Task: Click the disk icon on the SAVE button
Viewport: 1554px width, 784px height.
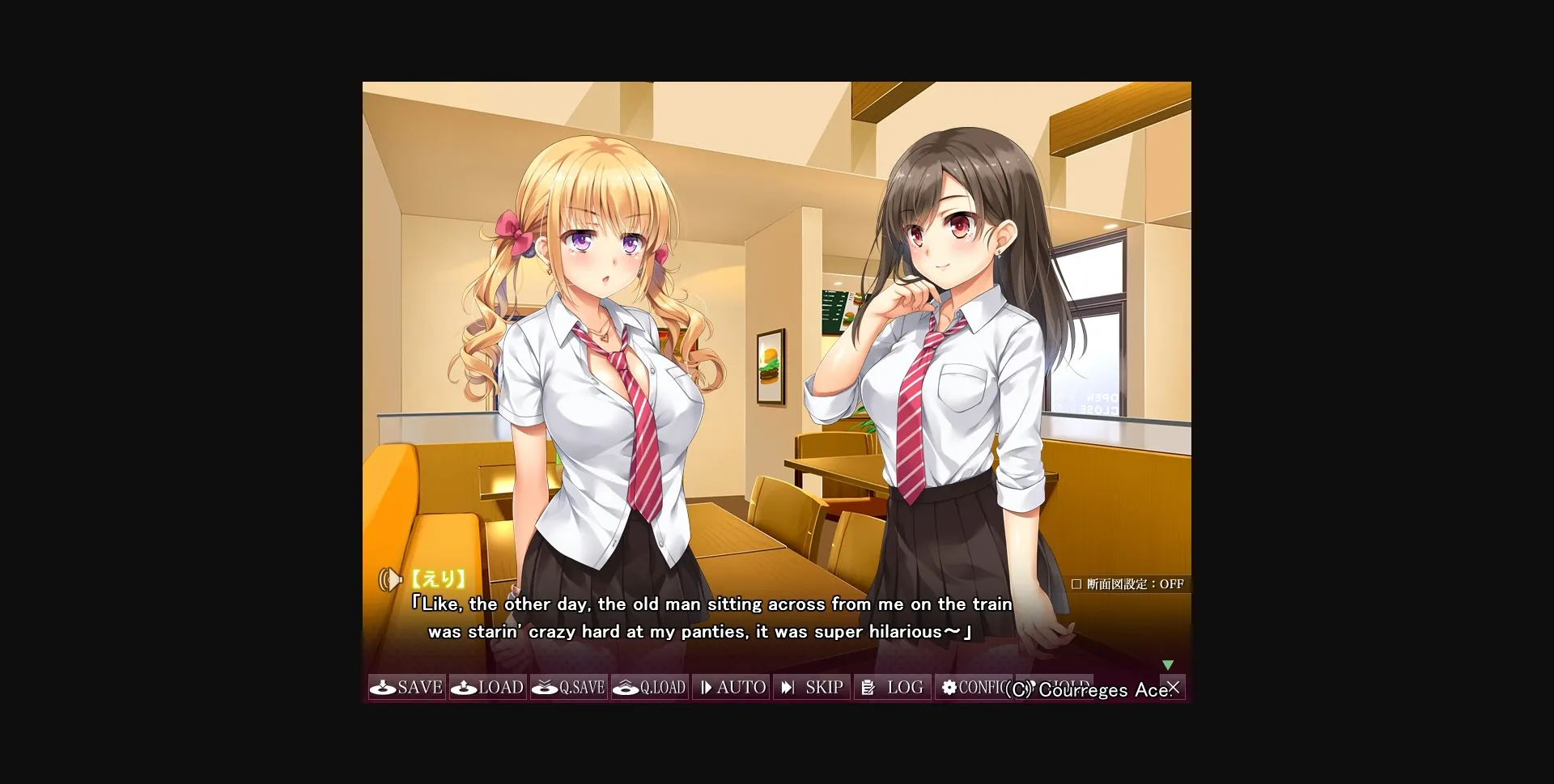Action: tap(381, 687)
